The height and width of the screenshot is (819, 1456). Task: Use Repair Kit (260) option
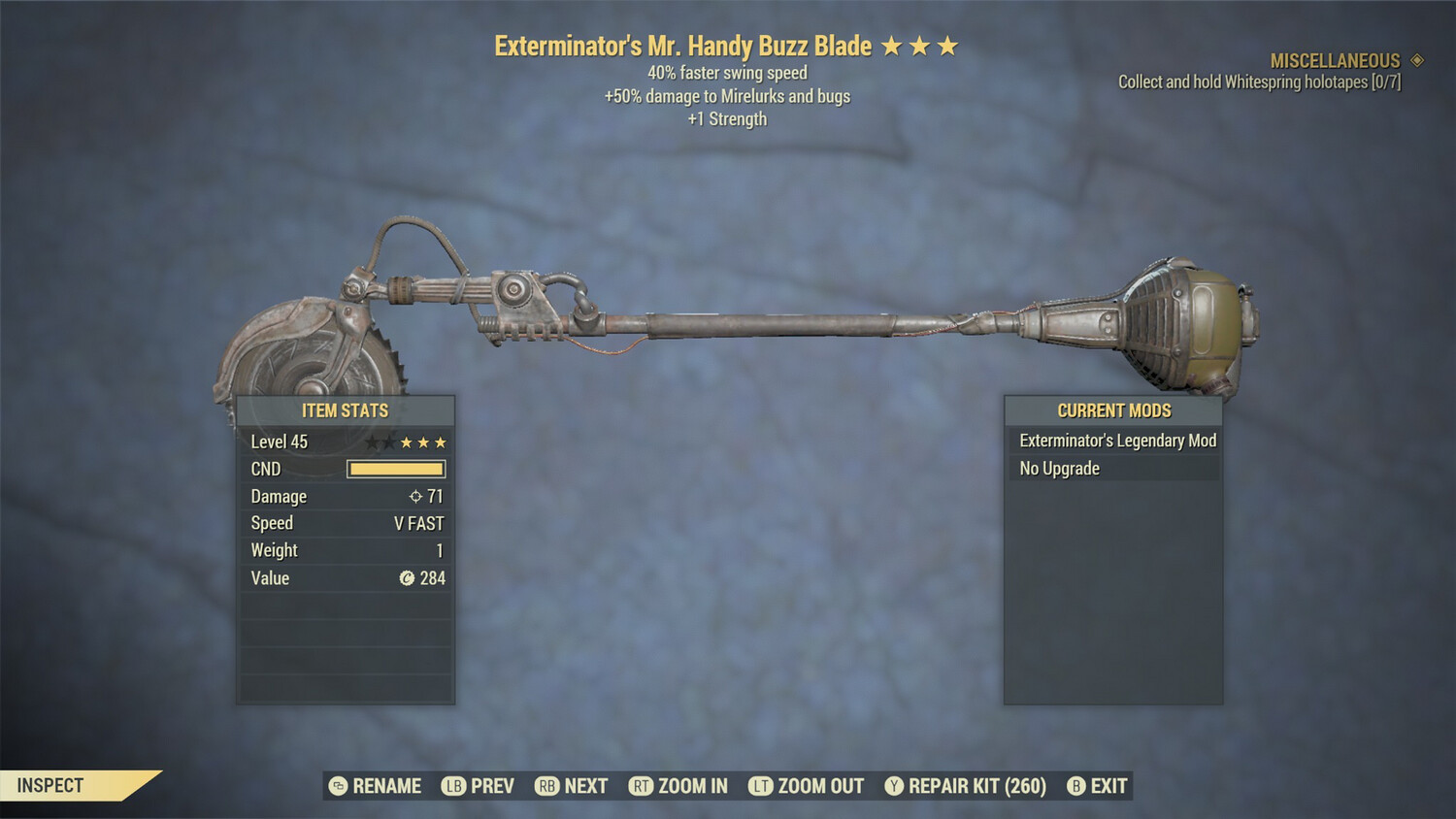966,786
